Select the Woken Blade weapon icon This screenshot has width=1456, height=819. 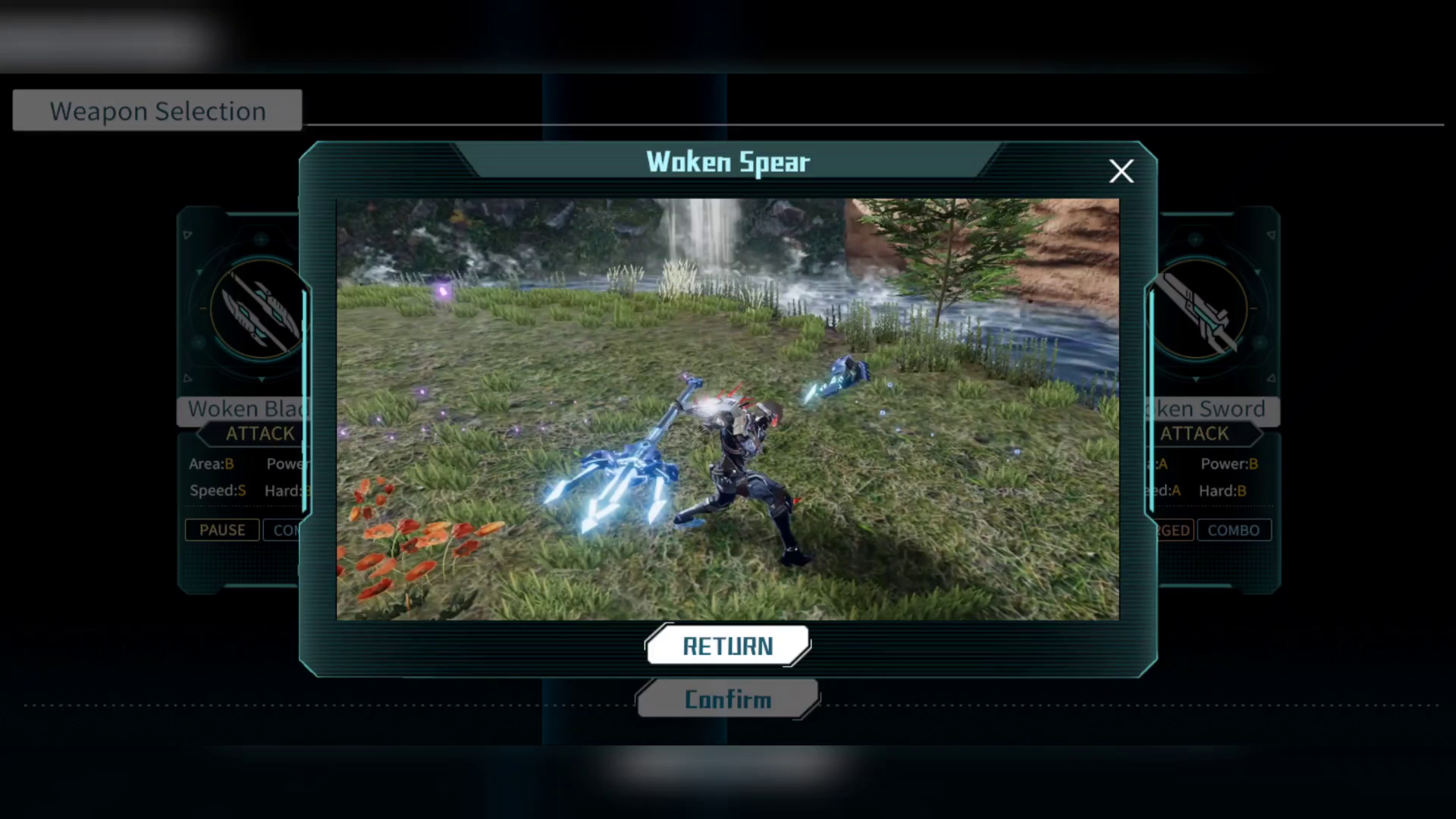[x=258, y=309]
